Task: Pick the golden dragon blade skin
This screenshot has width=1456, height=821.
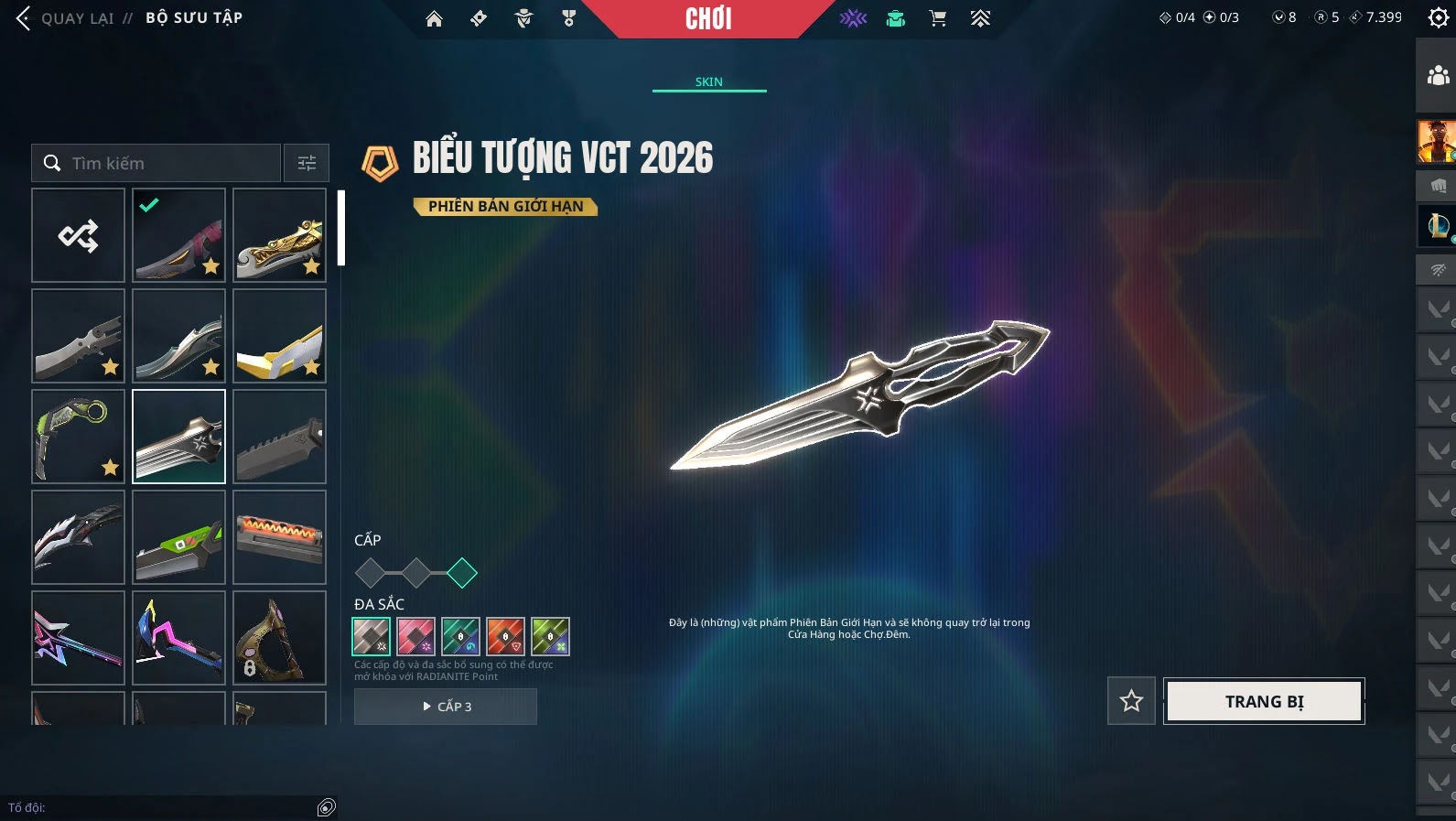Action: 279,235
